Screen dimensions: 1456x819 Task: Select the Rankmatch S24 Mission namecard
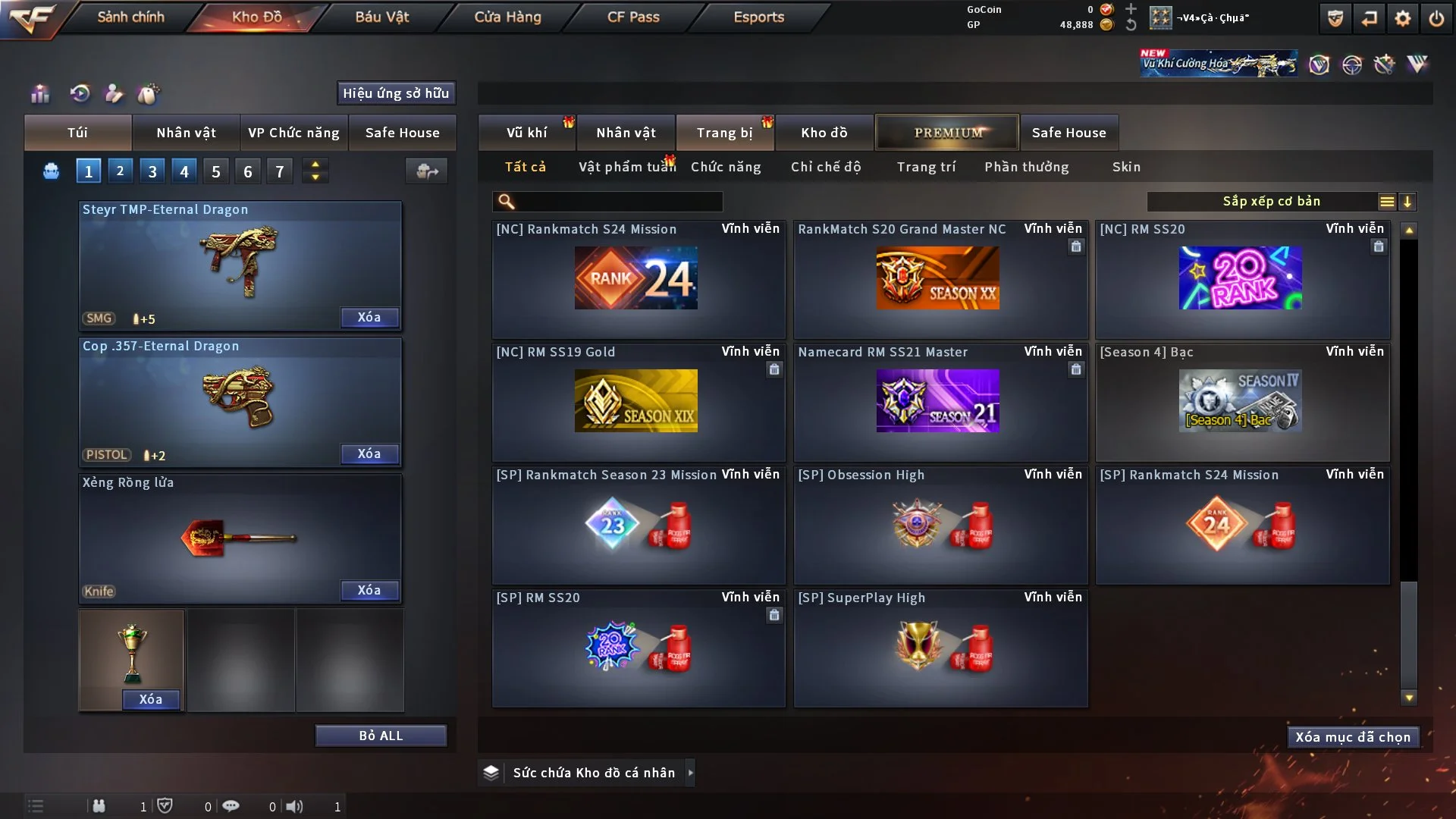(638, 279)
